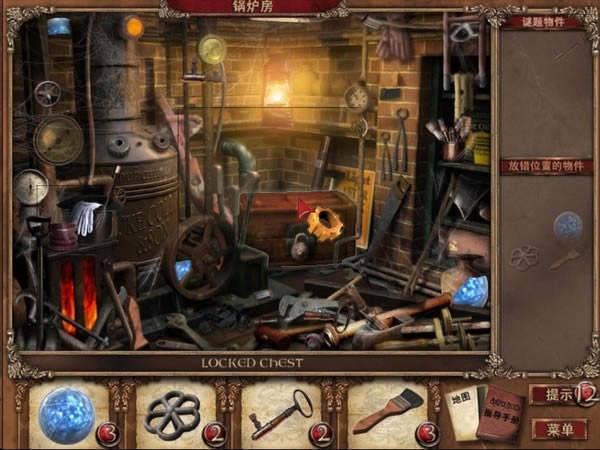The height and width of the screenshot is (450, 600).
Task: Click the blue orb in misplaced items panel
Action: [x=567, y=224]
